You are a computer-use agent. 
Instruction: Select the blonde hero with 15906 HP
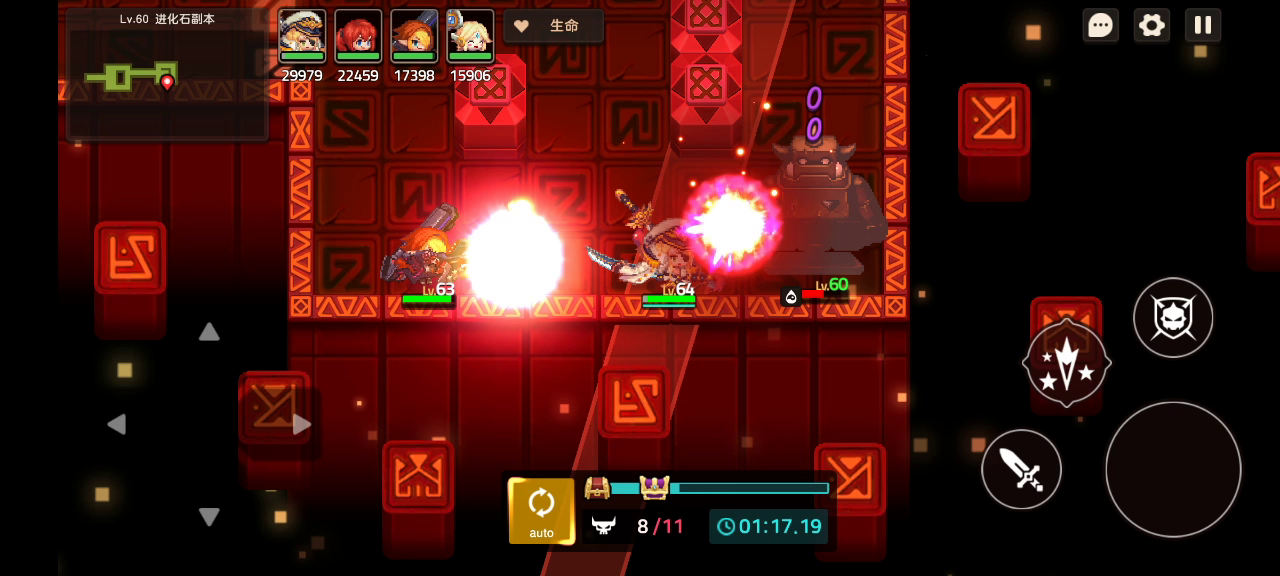point(470,37)
